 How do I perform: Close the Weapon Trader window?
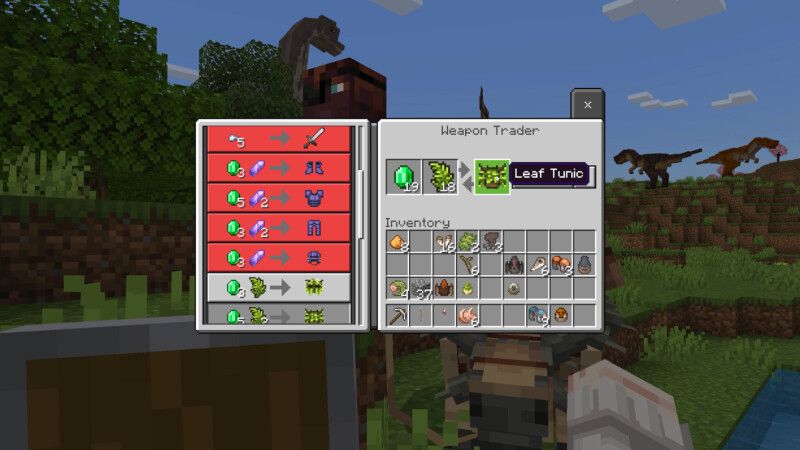[x=587, y=104]
